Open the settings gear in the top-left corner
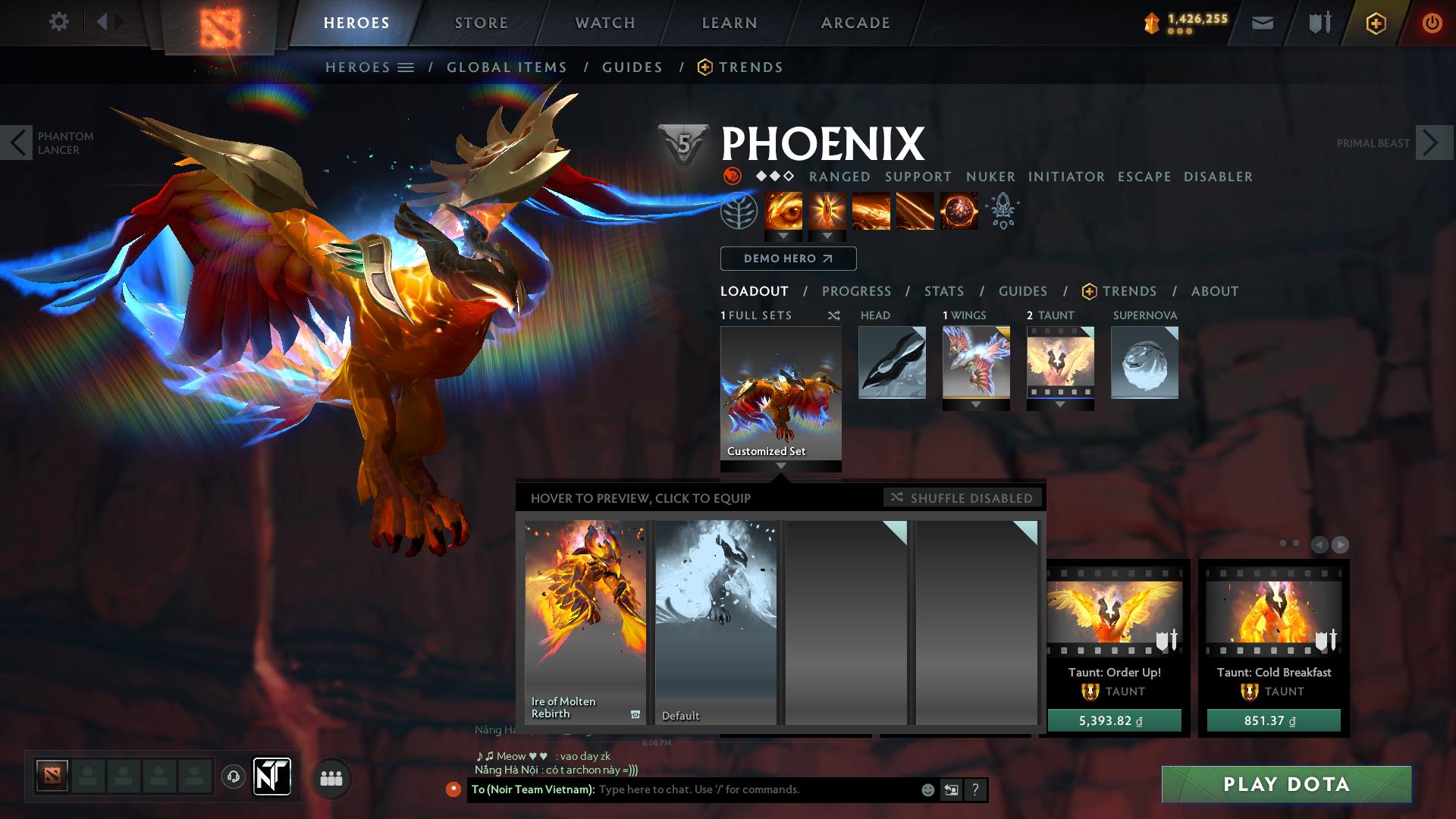Image resolution: width=1456 pixels, height=819 pixels. pyautogui.click(x=59, y=22)
